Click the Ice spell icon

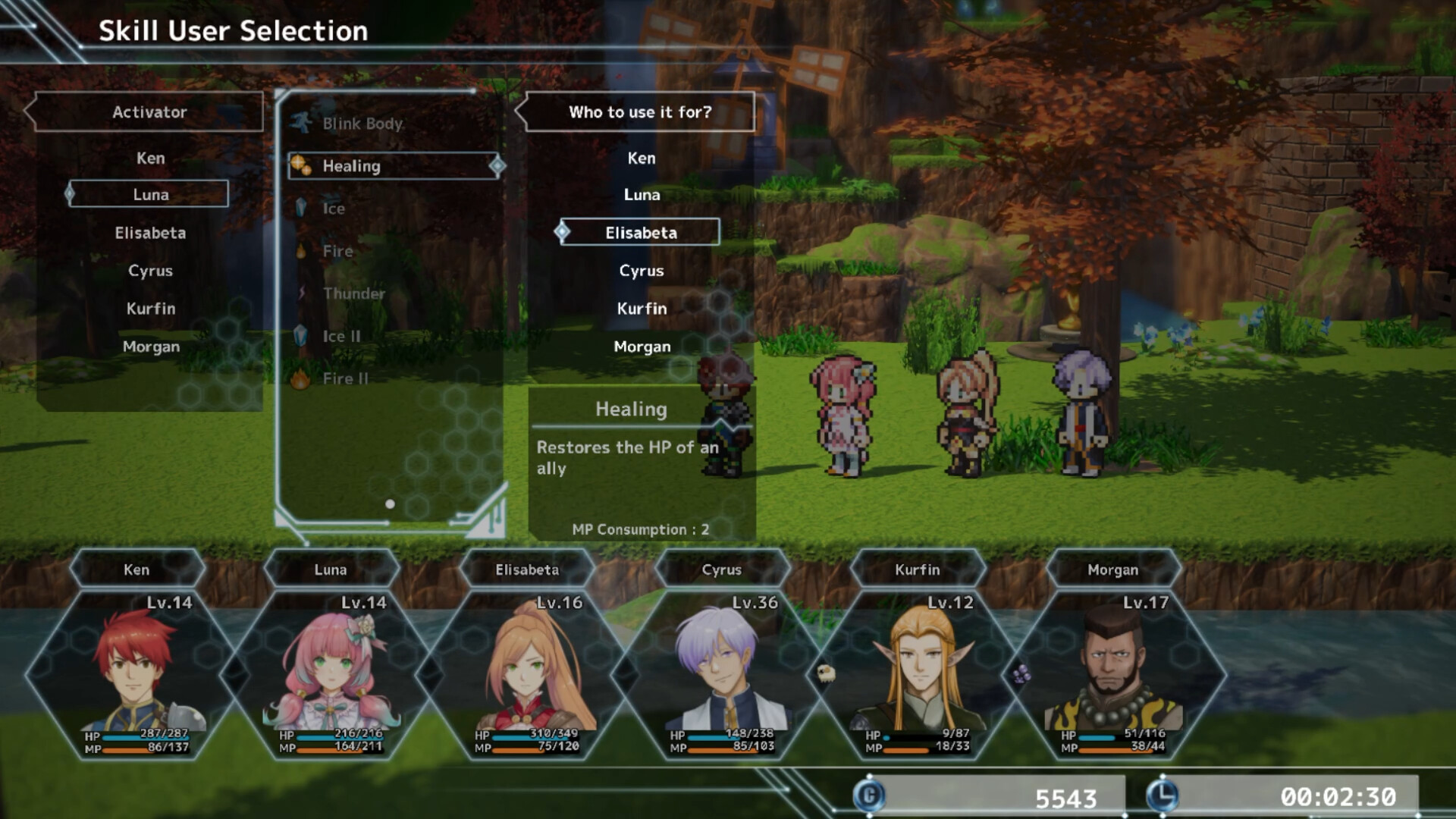301,206
